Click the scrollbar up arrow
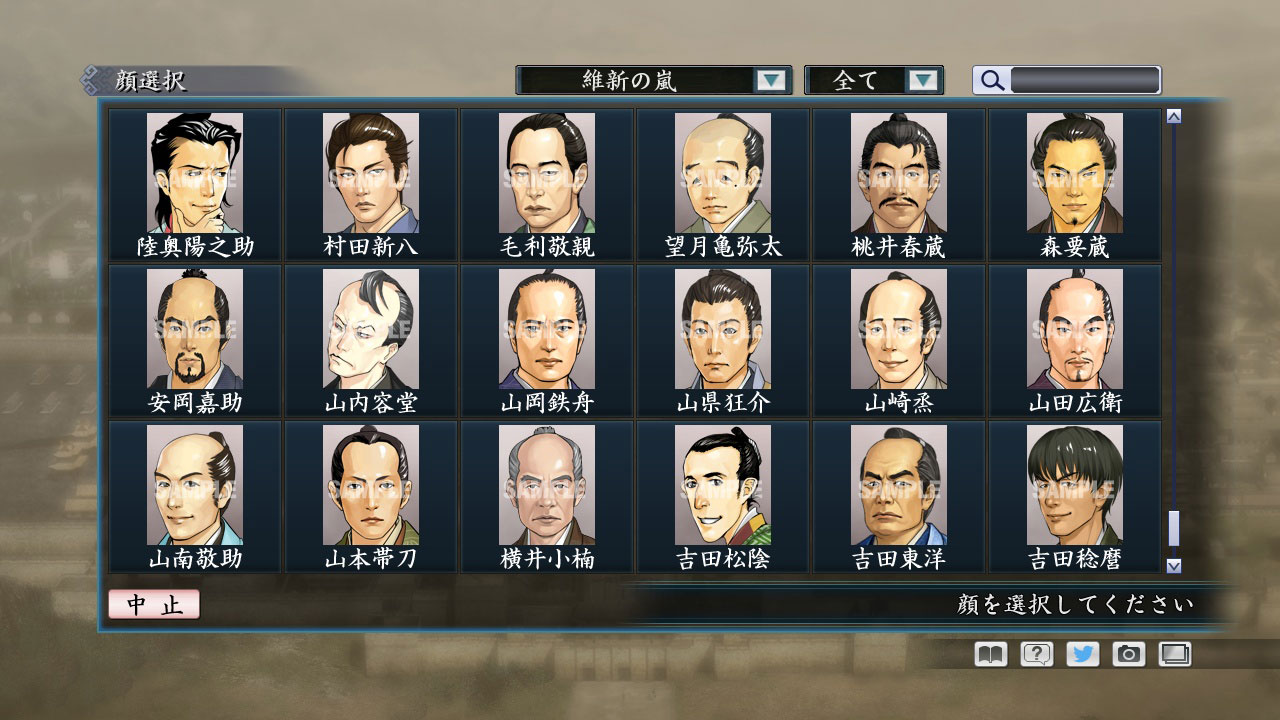 pyautogui.click(x=1172, y=114)
